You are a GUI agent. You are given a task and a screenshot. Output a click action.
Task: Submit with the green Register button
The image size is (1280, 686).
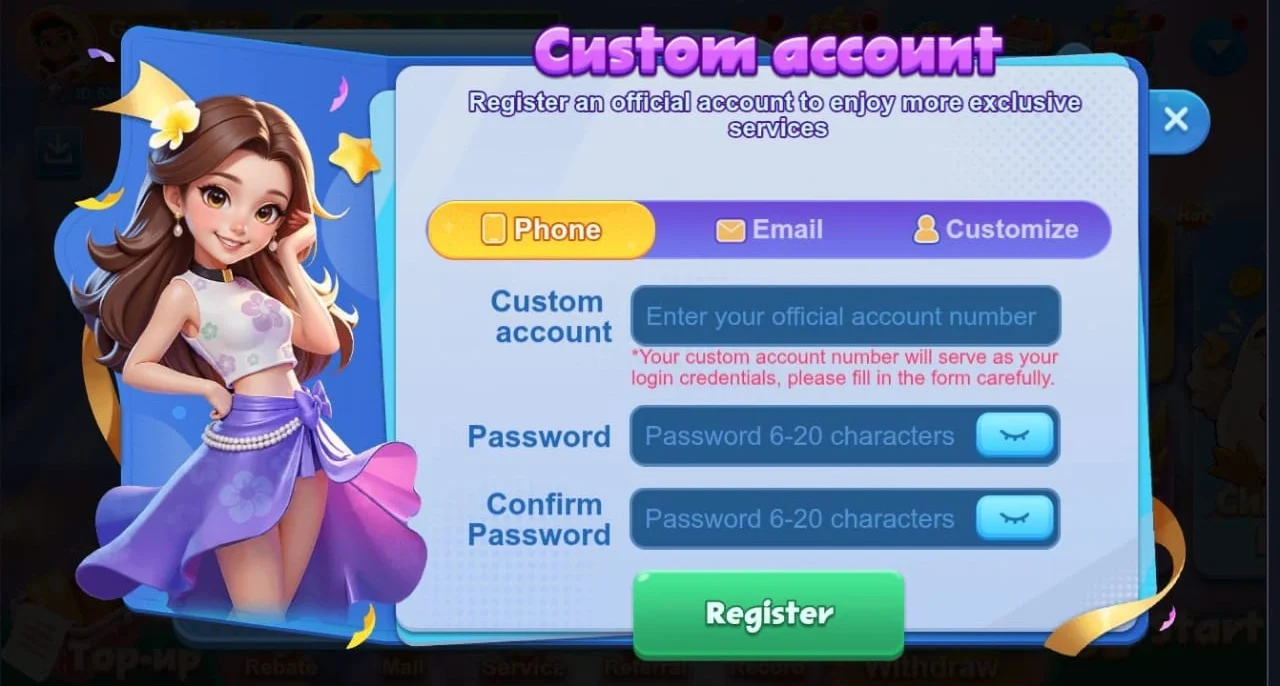point(768,614)
